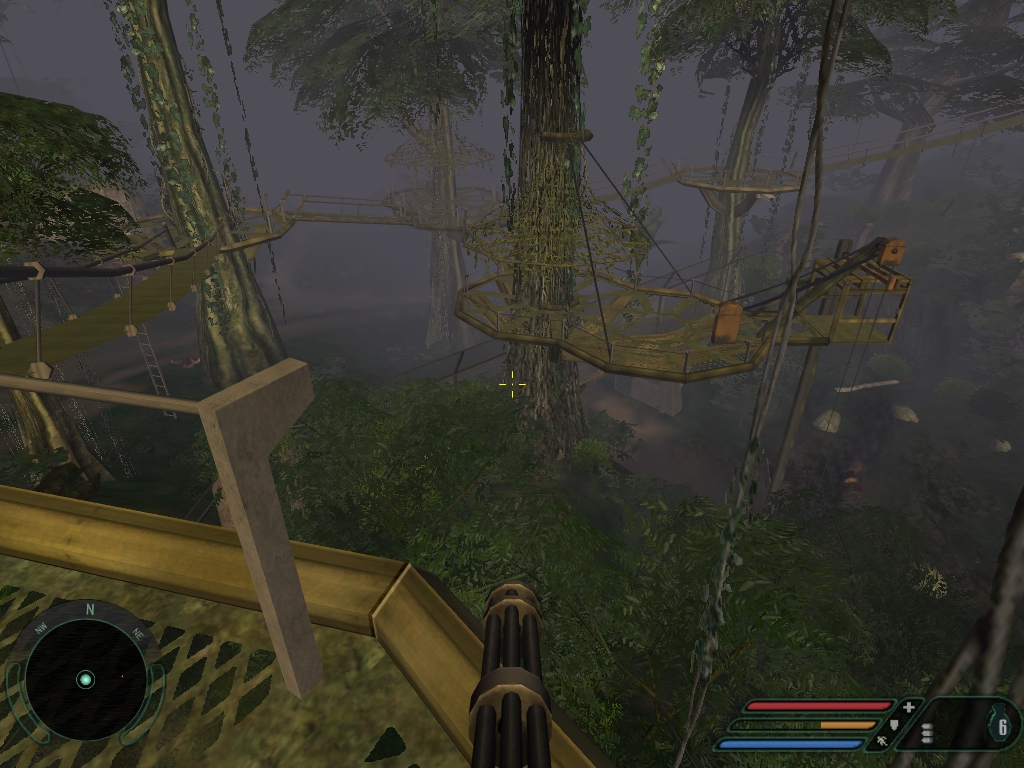Click the stacked bullets fire-mode icon
This screenshot has width=1024, height=768.
927,734
